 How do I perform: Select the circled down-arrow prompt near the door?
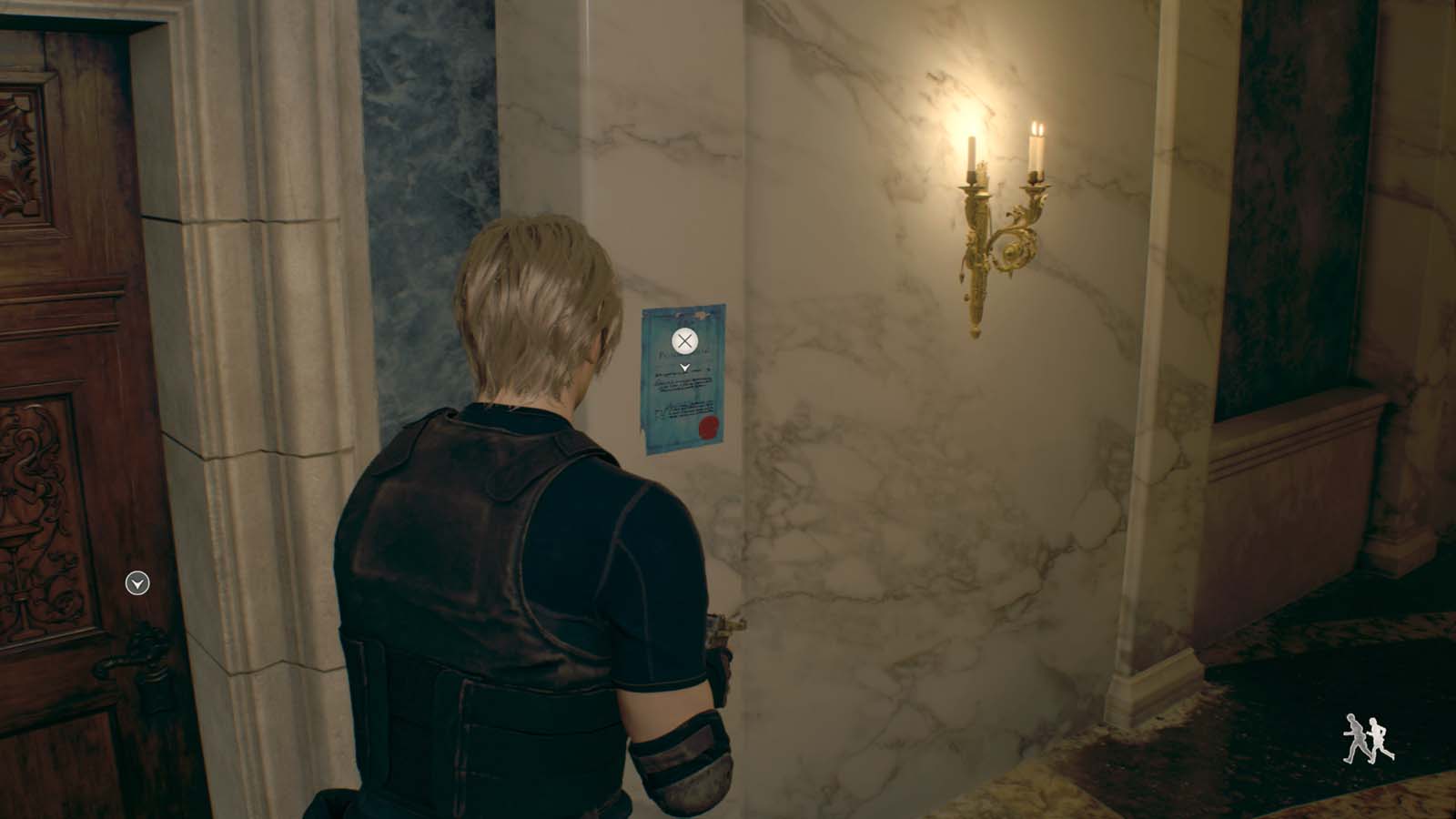[x=138, y=583]
